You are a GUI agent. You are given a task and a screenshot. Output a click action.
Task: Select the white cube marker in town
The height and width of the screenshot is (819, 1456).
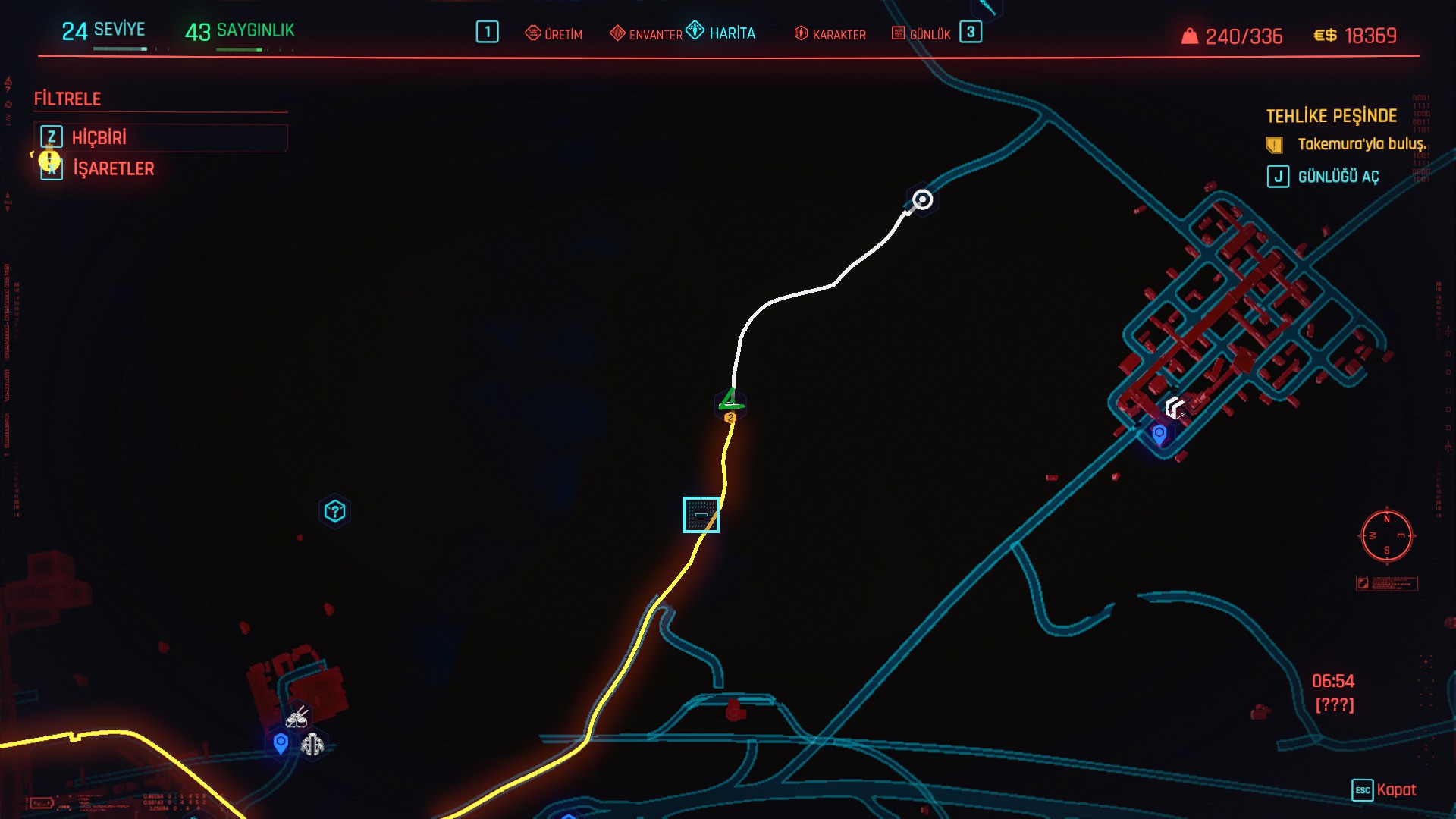point(1175,407)
